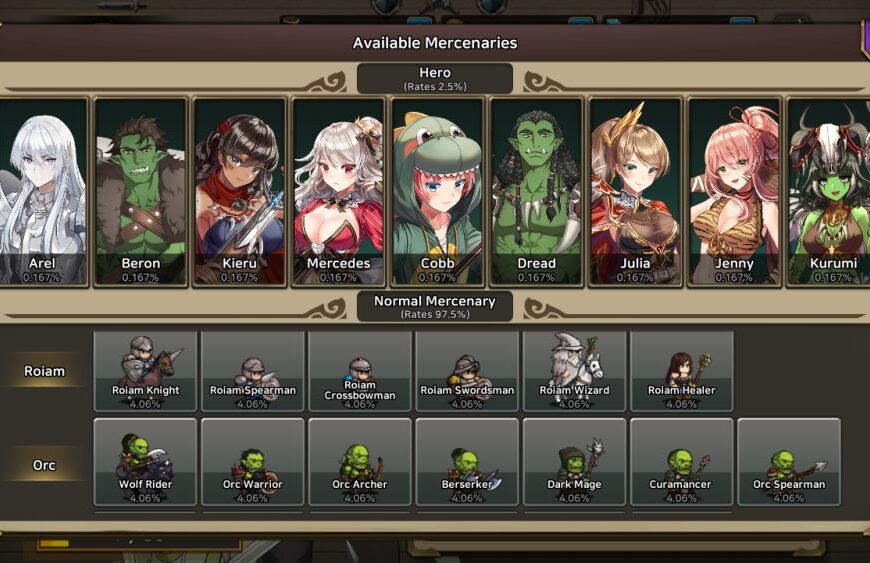
Task: Choose the Roiam Crossbowman mercenary
Action: pos(360,371)
